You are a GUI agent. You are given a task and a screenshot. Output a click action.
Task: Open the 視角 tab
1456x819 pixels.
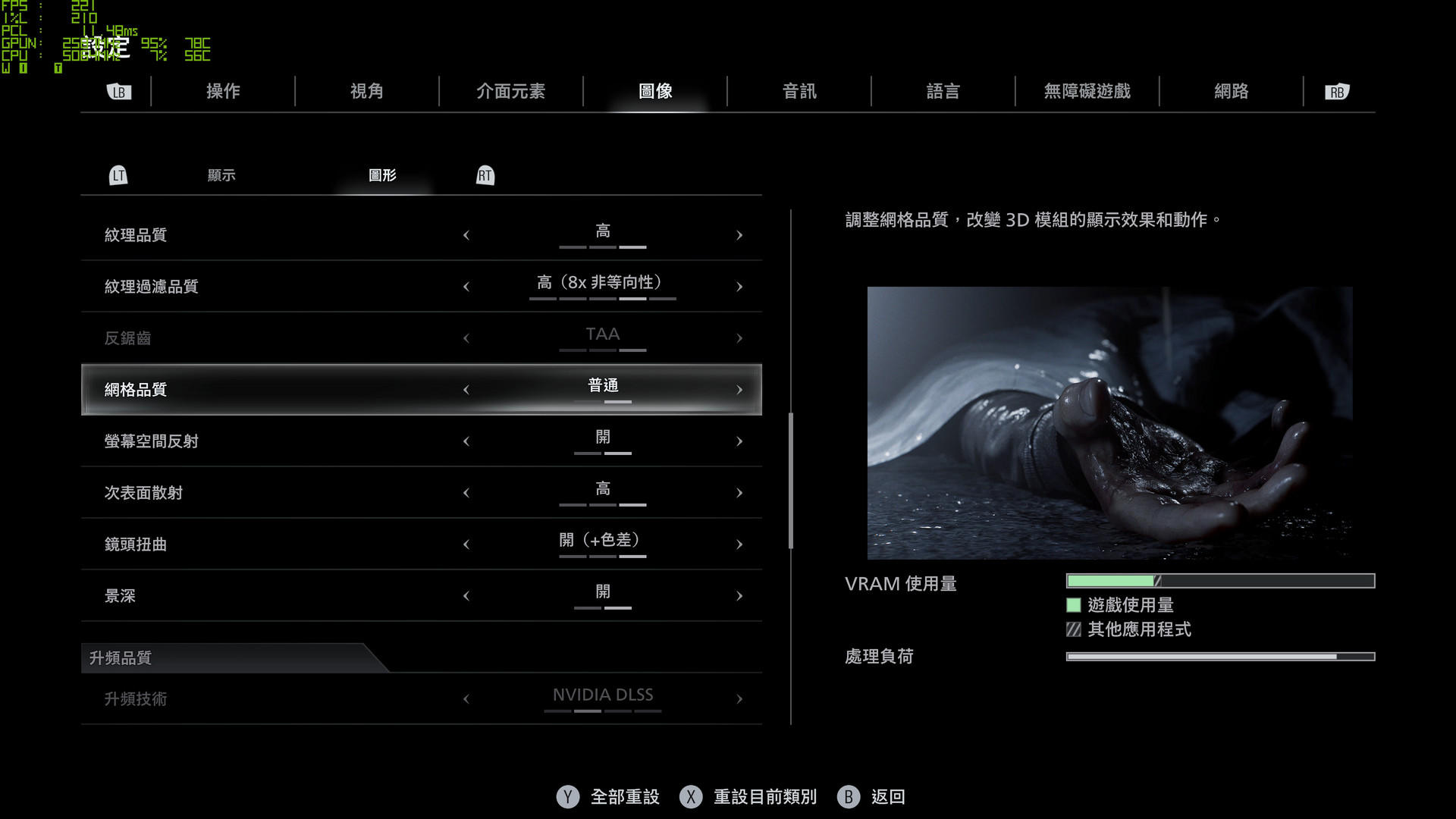click(x=367, y=92)
